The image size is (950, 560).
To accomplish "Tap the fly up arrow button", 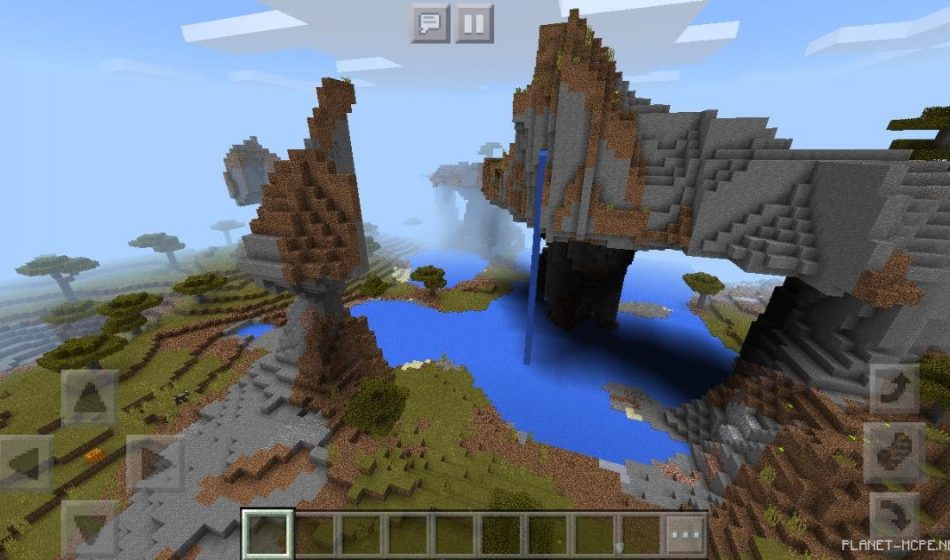I will point(894,389).
